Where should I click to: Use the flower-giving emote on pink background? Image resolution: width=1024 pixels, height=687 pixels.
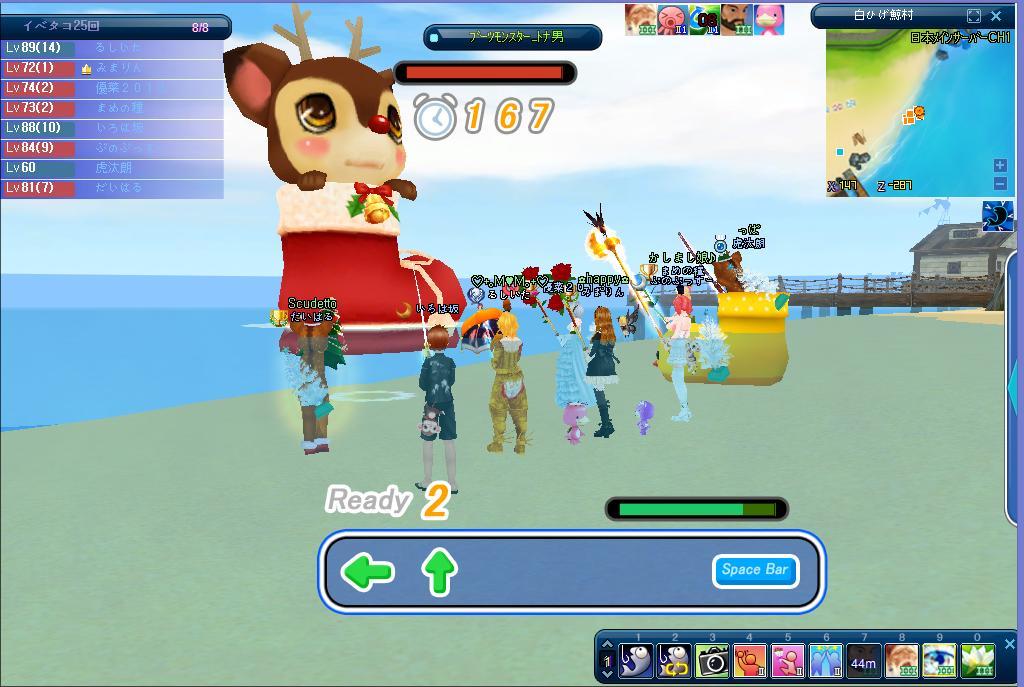click(x=788, y=661)
